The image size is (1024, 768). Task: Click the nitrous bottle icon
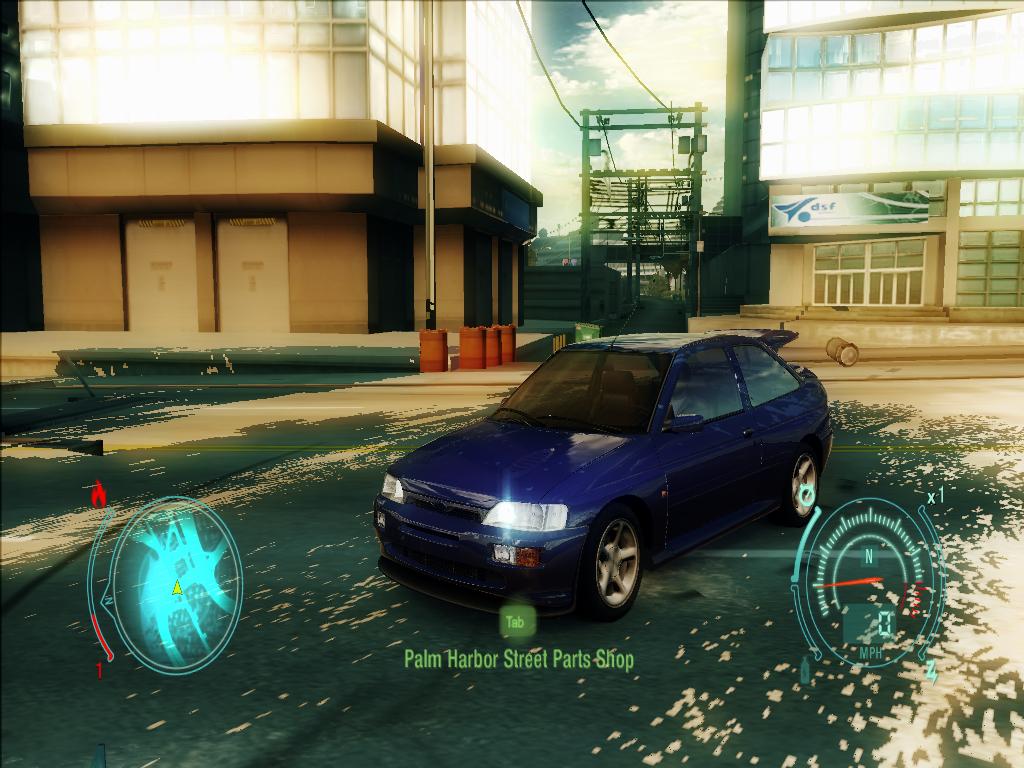pos(805,670)
